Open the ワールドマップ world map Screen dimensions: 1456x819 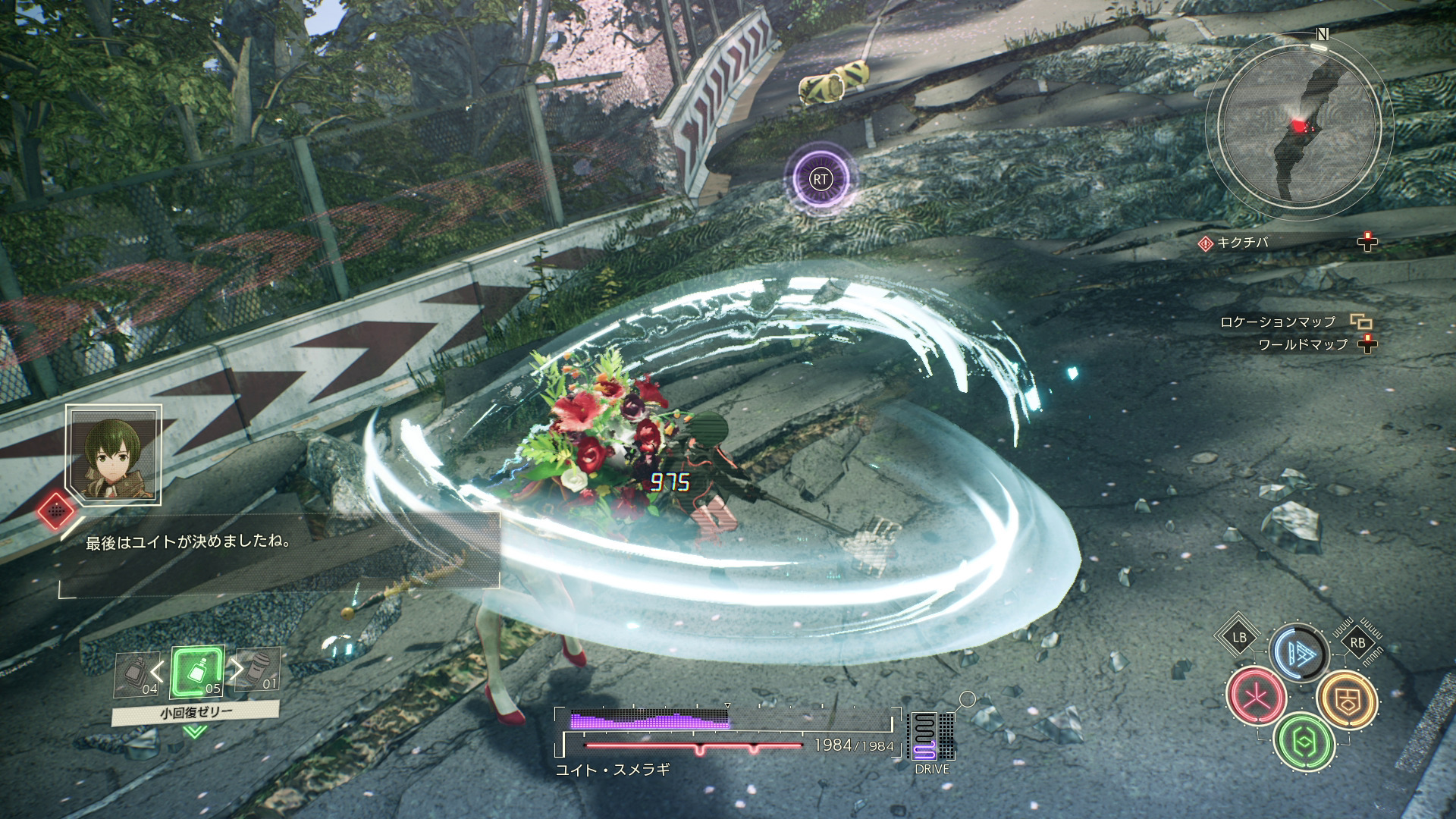point(1303,345)
